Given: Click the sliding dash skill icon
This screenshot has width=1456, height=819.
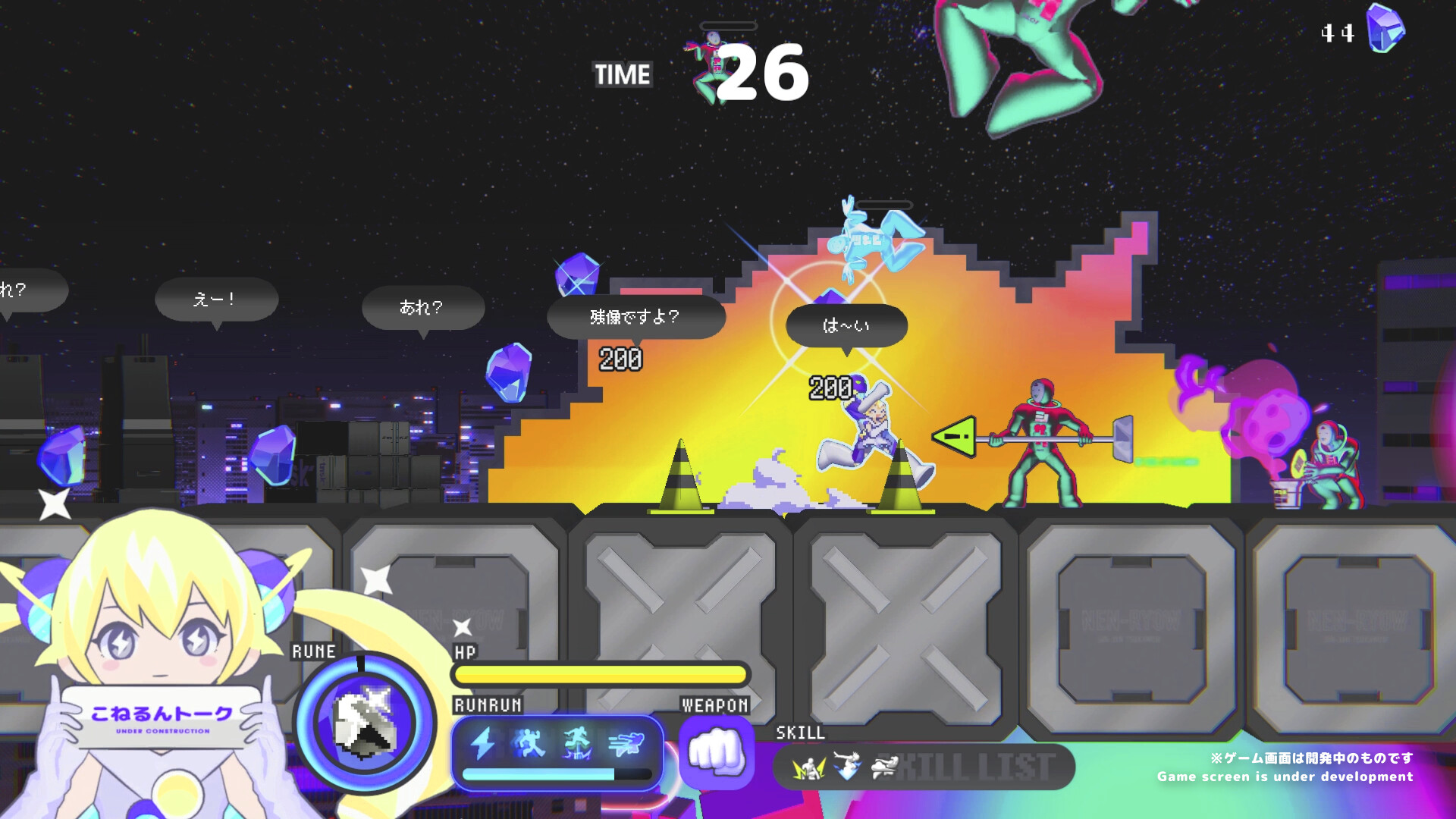Looking at the screenshot, I should point(885,767).
